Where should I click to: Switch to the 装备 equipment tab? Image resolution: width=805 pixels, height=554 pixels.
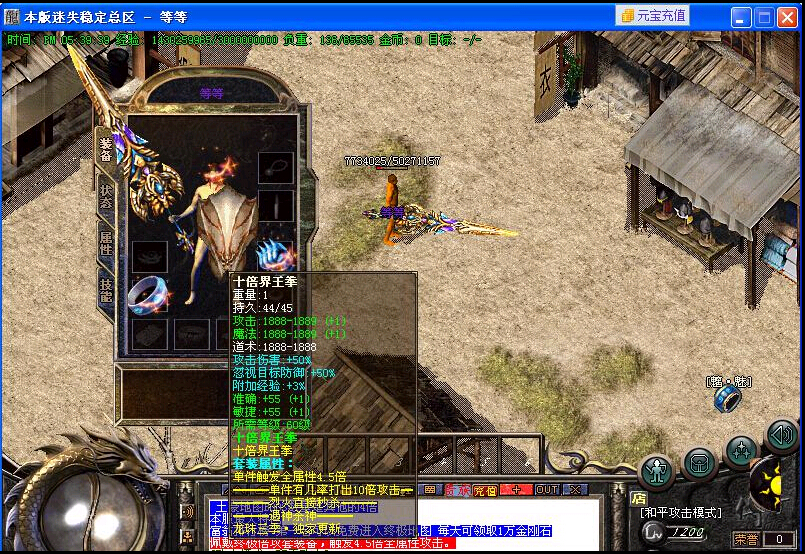[105, 150]
